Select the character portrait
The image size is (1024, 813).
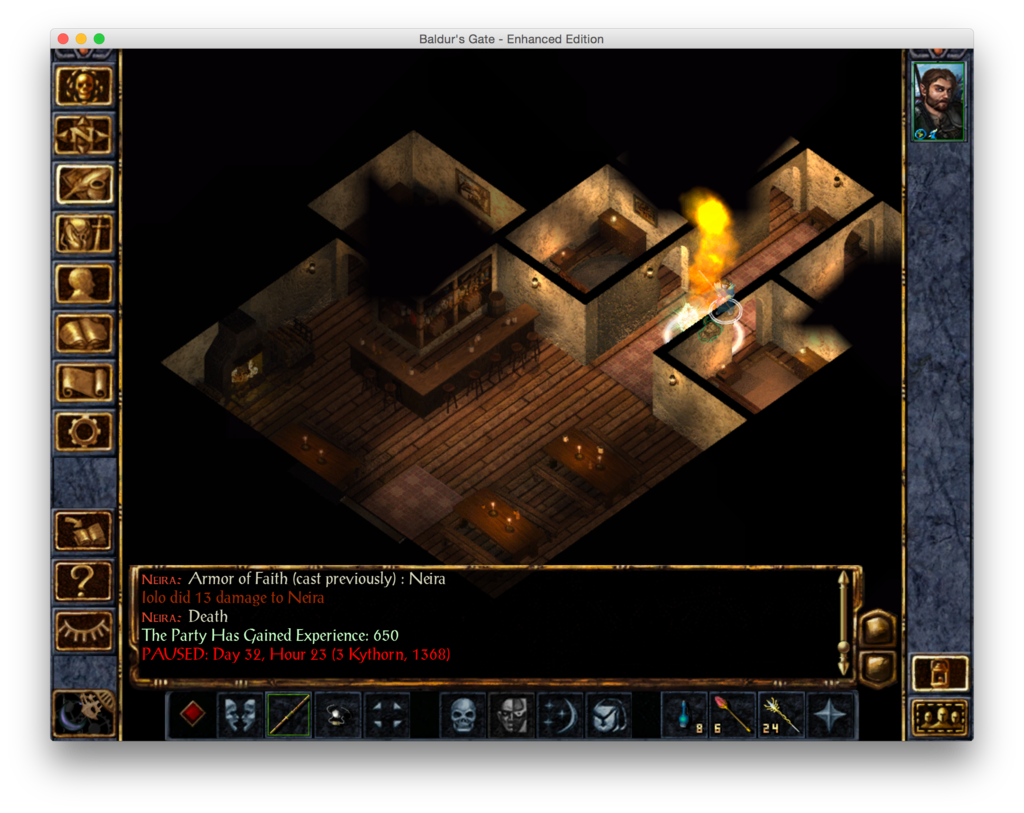click(x=939, y=102)
